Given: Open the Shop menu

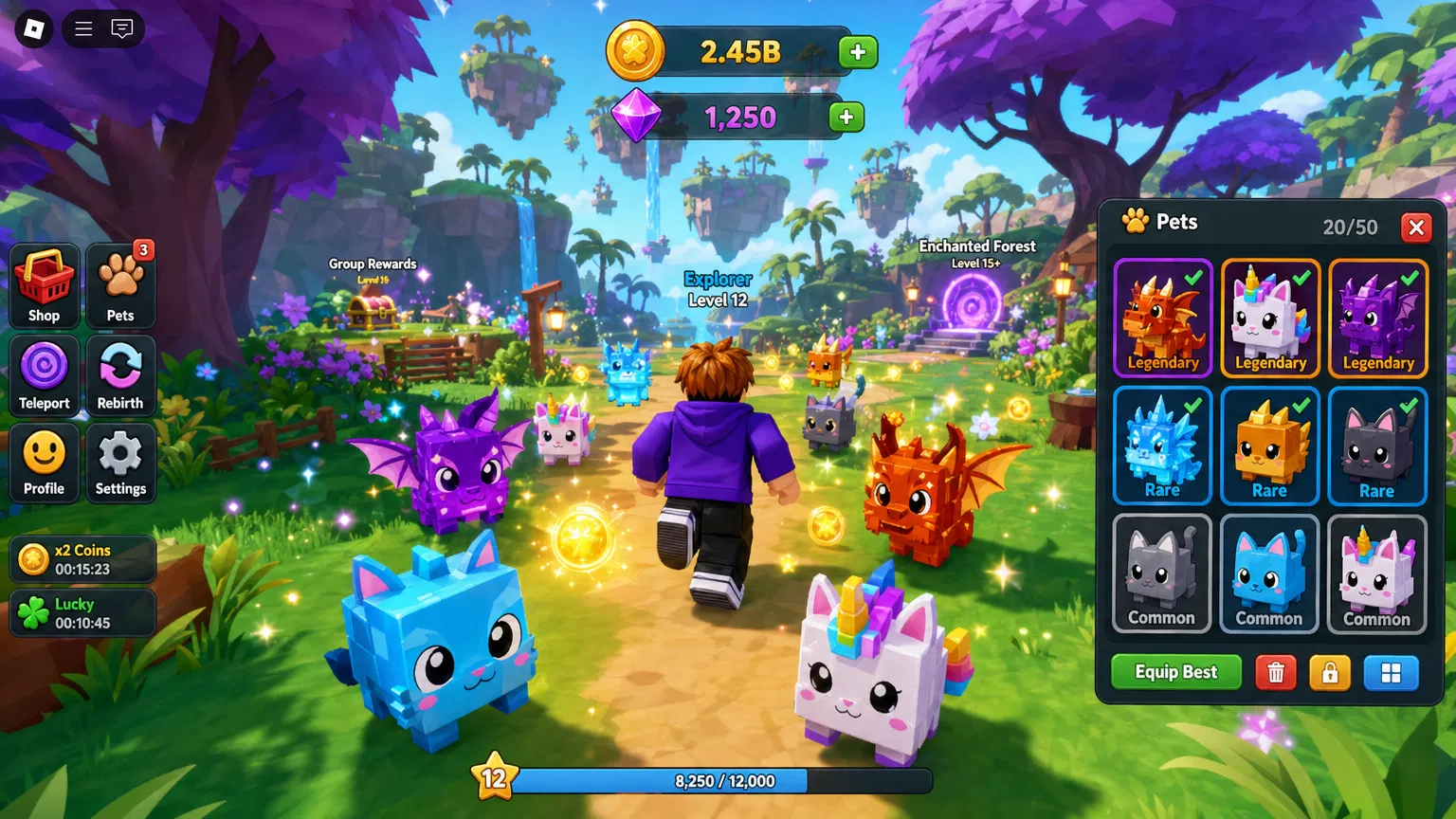Looking at the screenshot, I should tap(44, 285).
